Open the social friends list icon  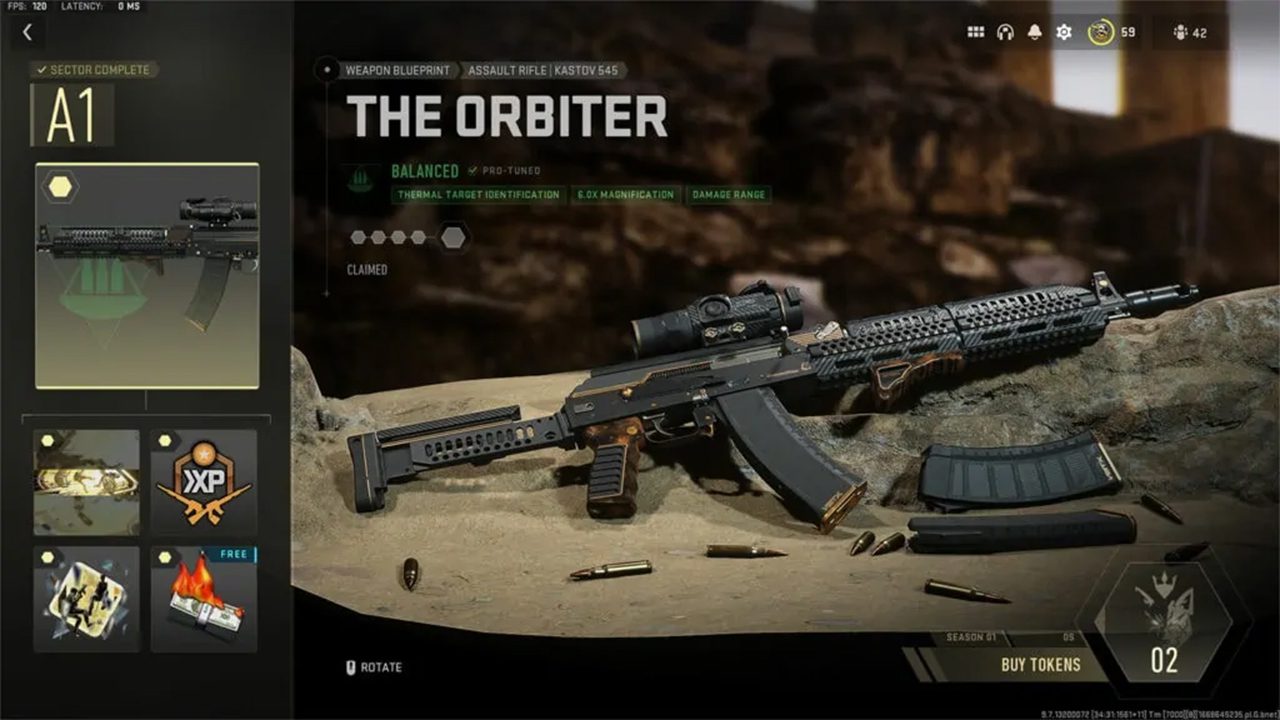click(x=1189, y=33)
